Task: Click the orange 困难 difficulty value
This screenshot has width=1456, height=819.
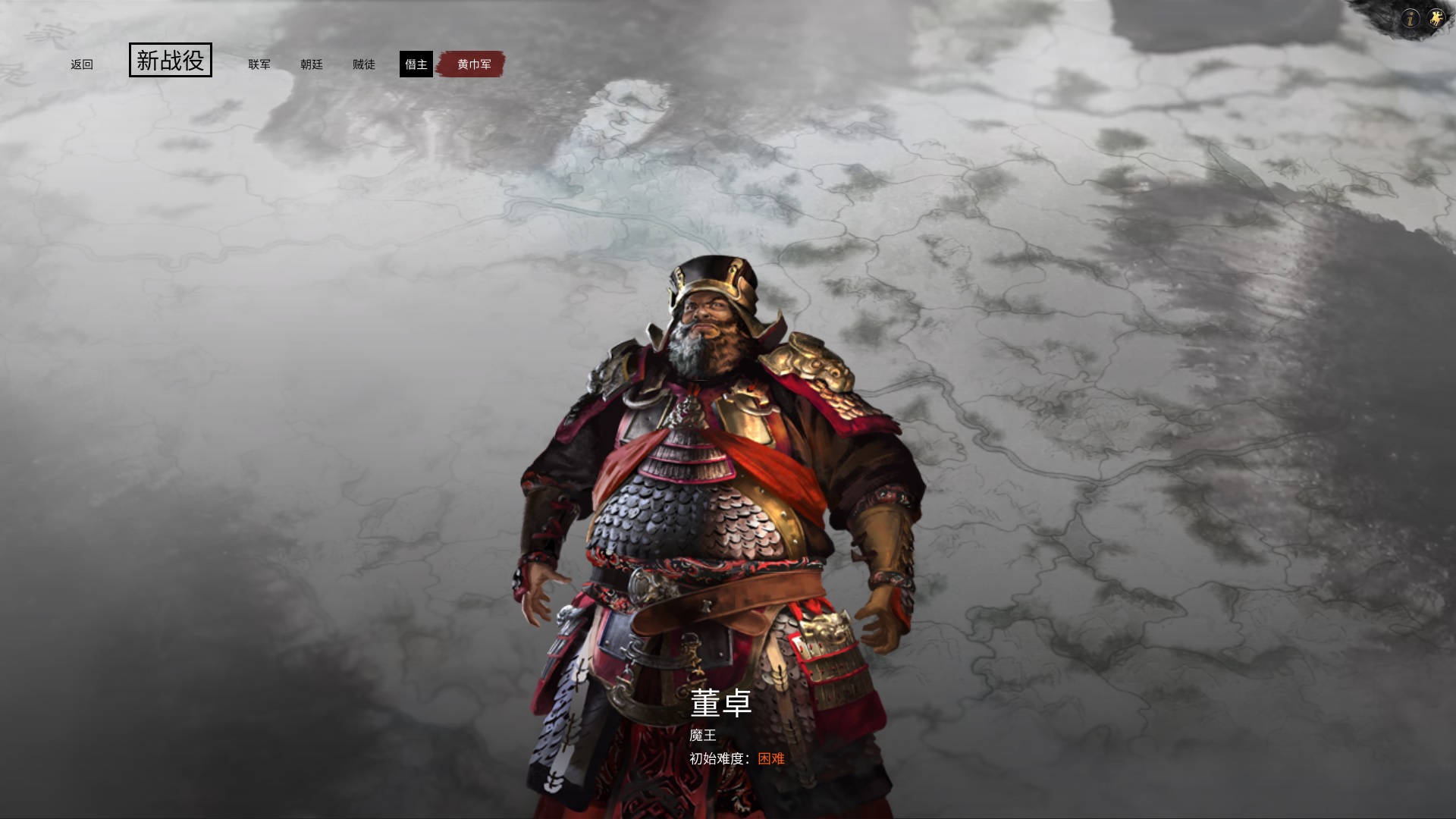Action: click(772, 758)
